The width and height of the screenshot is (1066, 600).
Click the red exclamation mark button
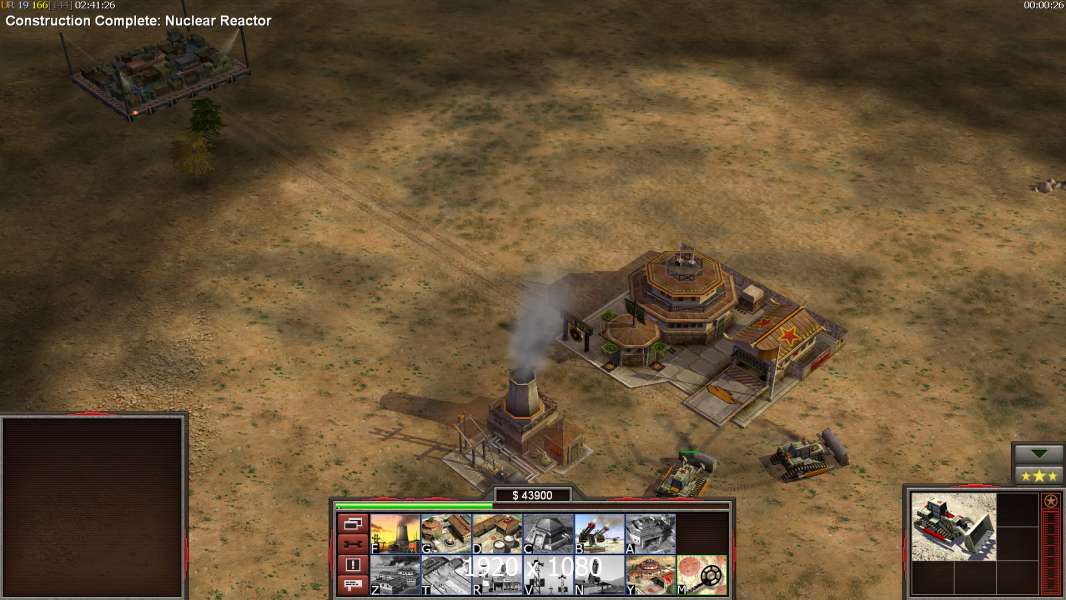[x=352, y=565]
